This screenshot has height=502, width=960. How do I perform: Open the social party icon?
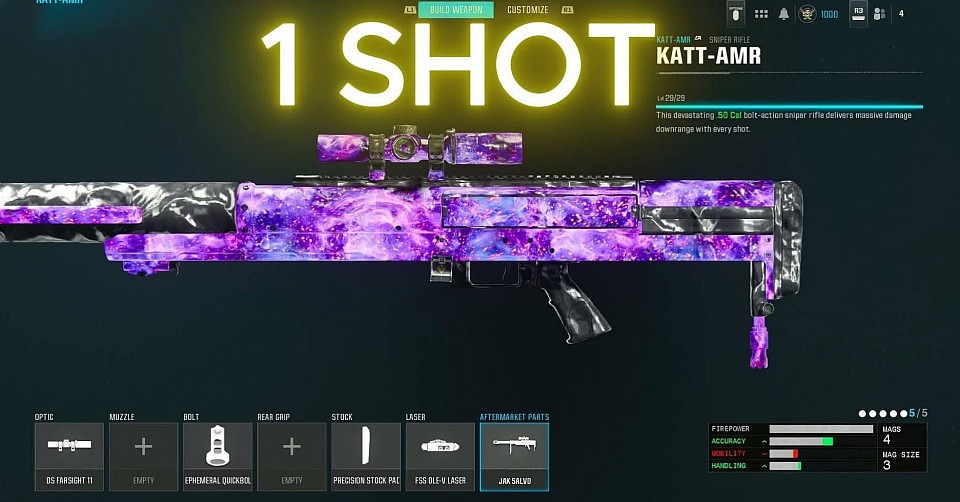pos(880,14)
